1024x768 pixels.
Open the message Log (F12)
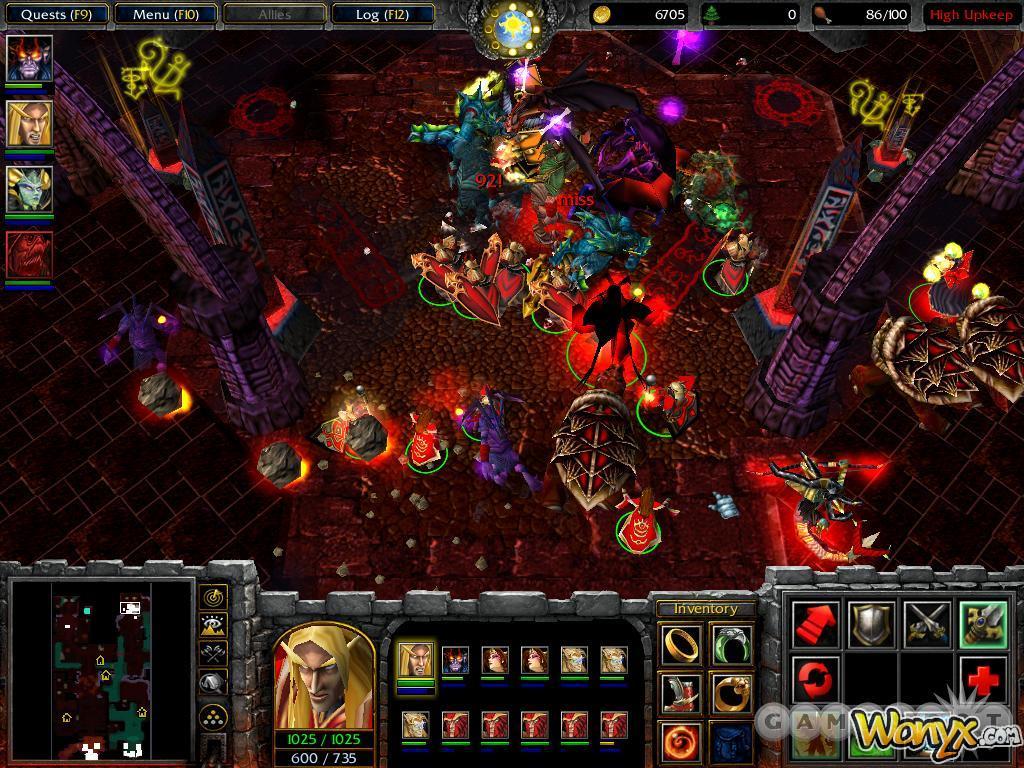click(382, 14)
